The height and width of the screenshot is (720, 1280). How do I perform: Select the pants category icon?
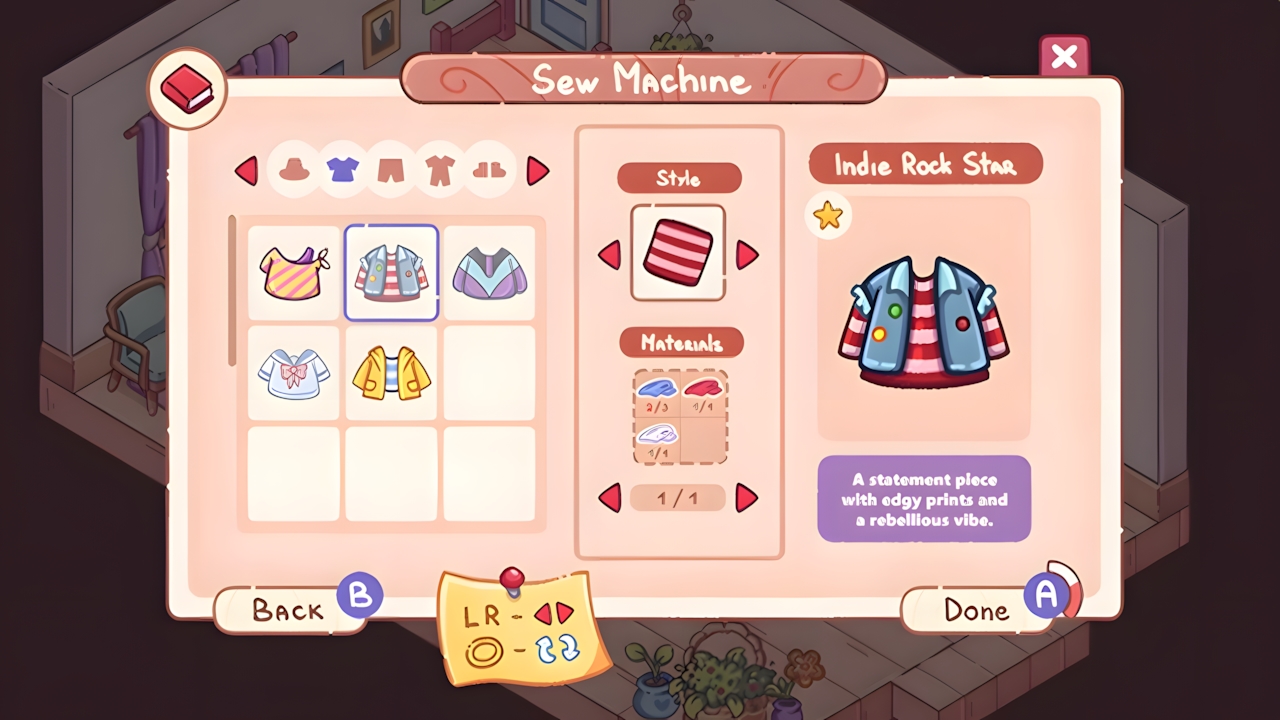tap(391, 170)
